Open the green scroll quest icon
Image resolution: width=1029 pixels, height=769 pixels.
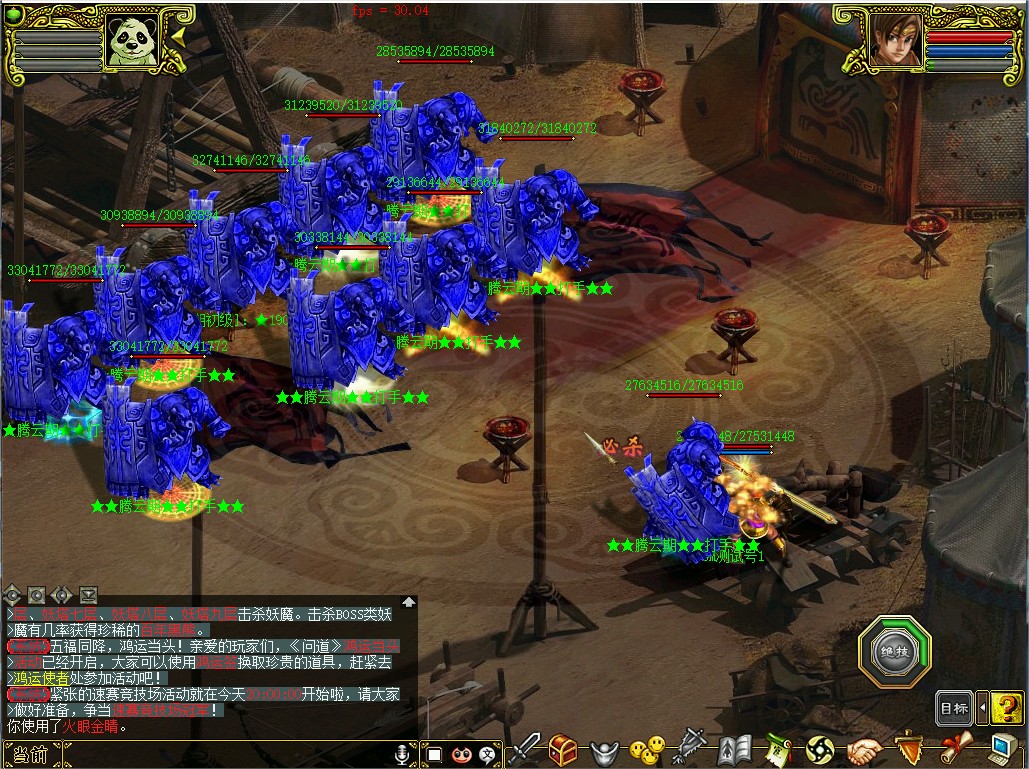(x=778, y=749)
